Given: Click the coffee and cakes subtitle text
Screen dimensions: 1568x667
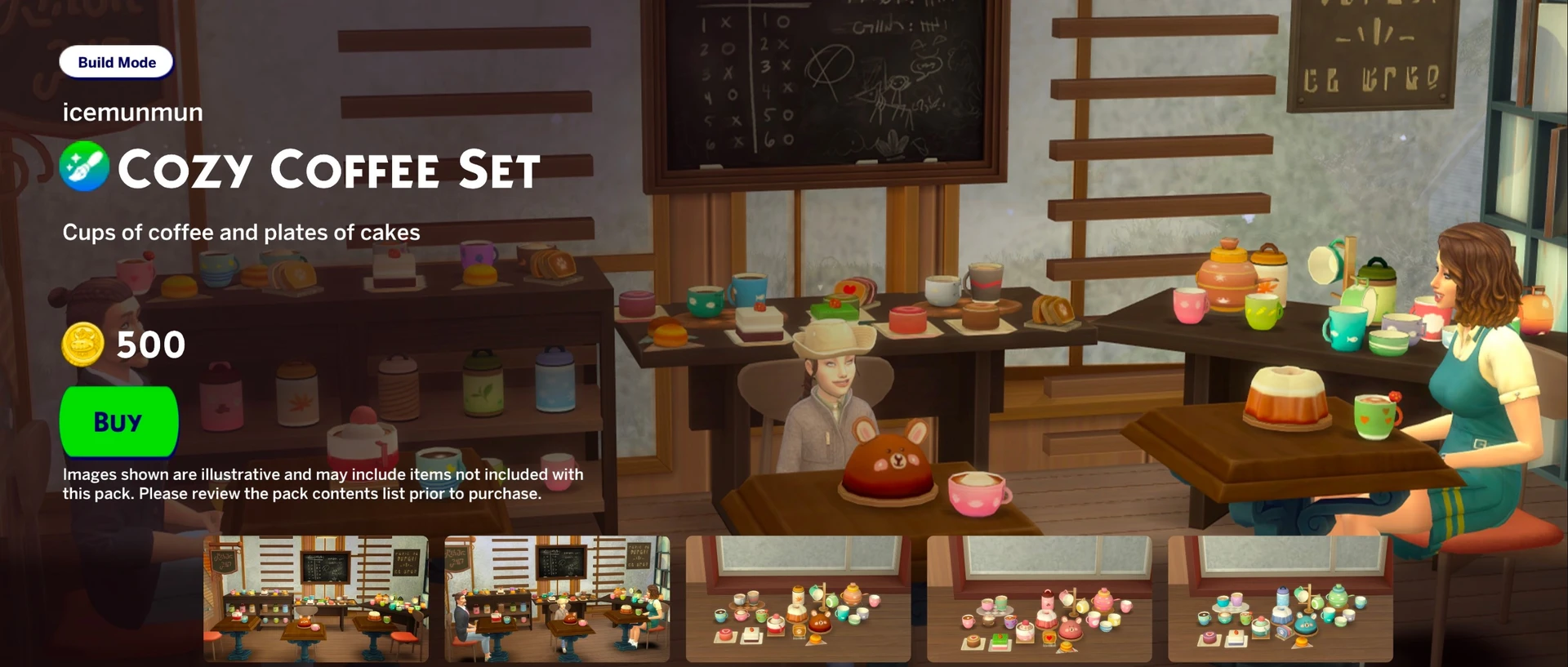Looking at the screenshot, I should [x=242, y=232].
